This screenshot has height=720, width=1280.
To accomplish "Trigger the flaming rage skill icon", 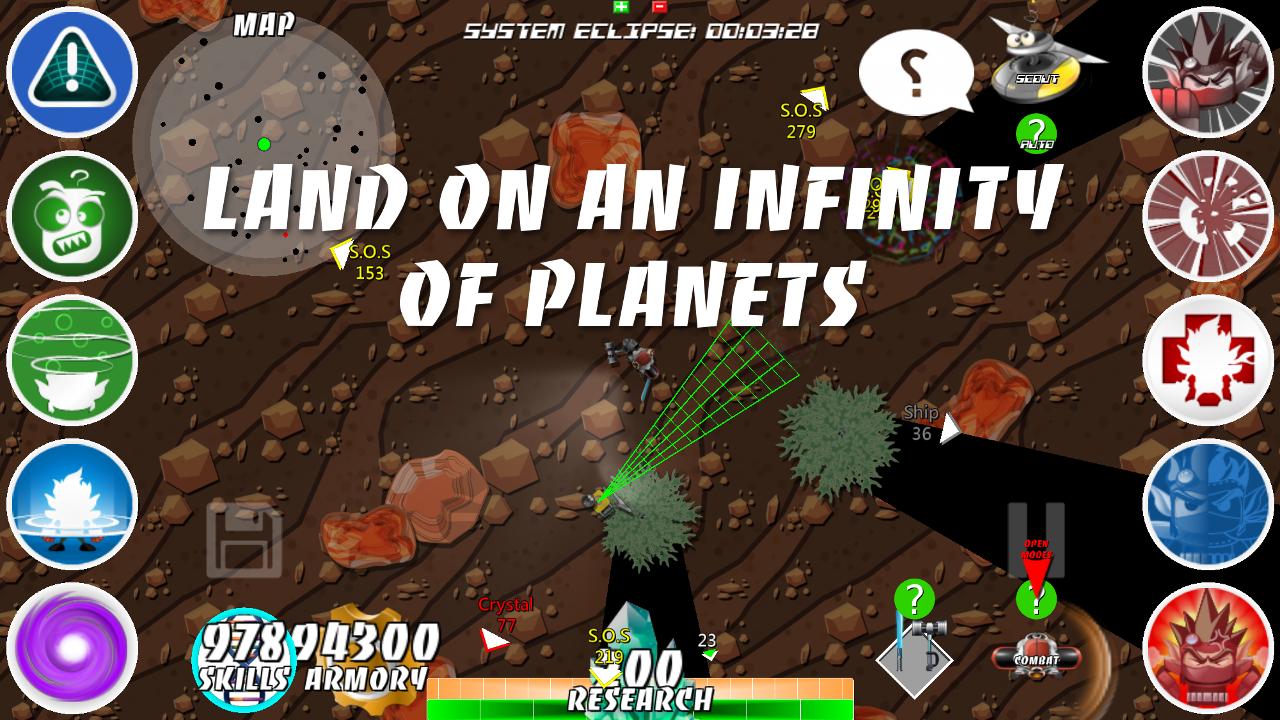I will [x=1210, y=645].
